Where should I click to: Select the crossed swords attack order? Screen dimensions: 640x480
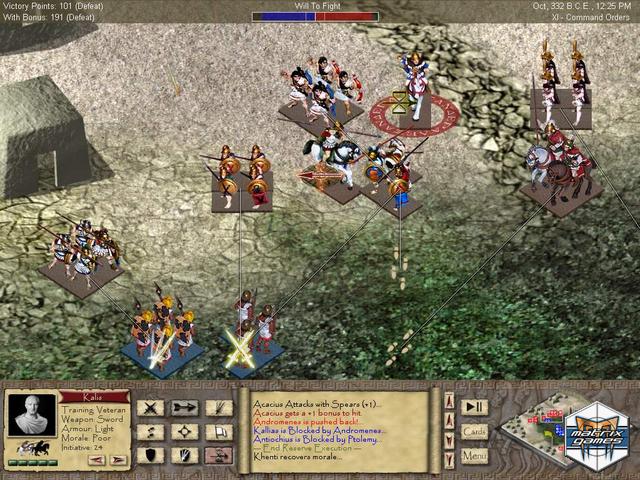(x=150, y=407)
